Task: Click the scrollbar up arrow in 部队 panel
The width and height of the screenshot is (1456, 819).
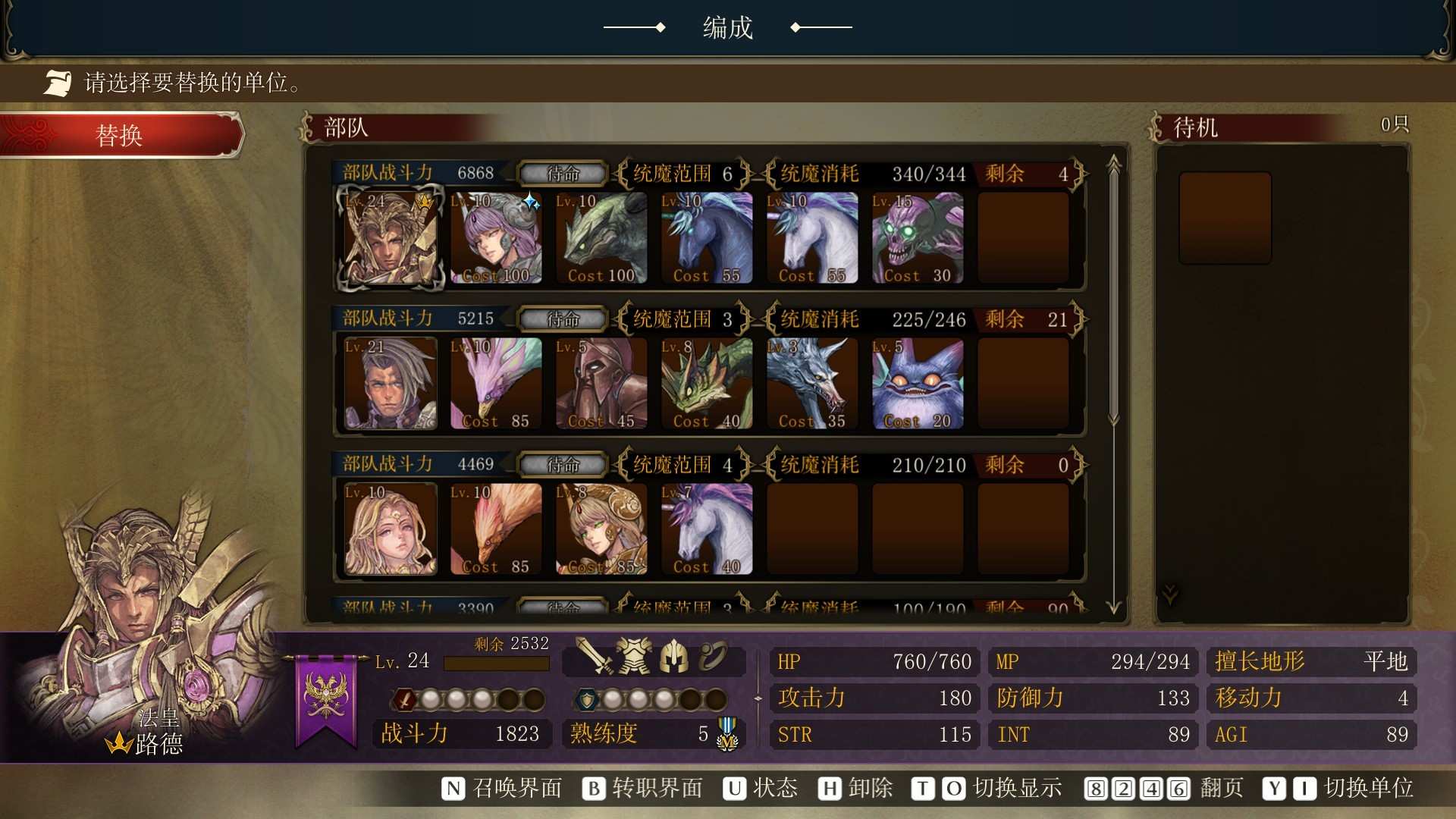Action: coord(1113,161)
